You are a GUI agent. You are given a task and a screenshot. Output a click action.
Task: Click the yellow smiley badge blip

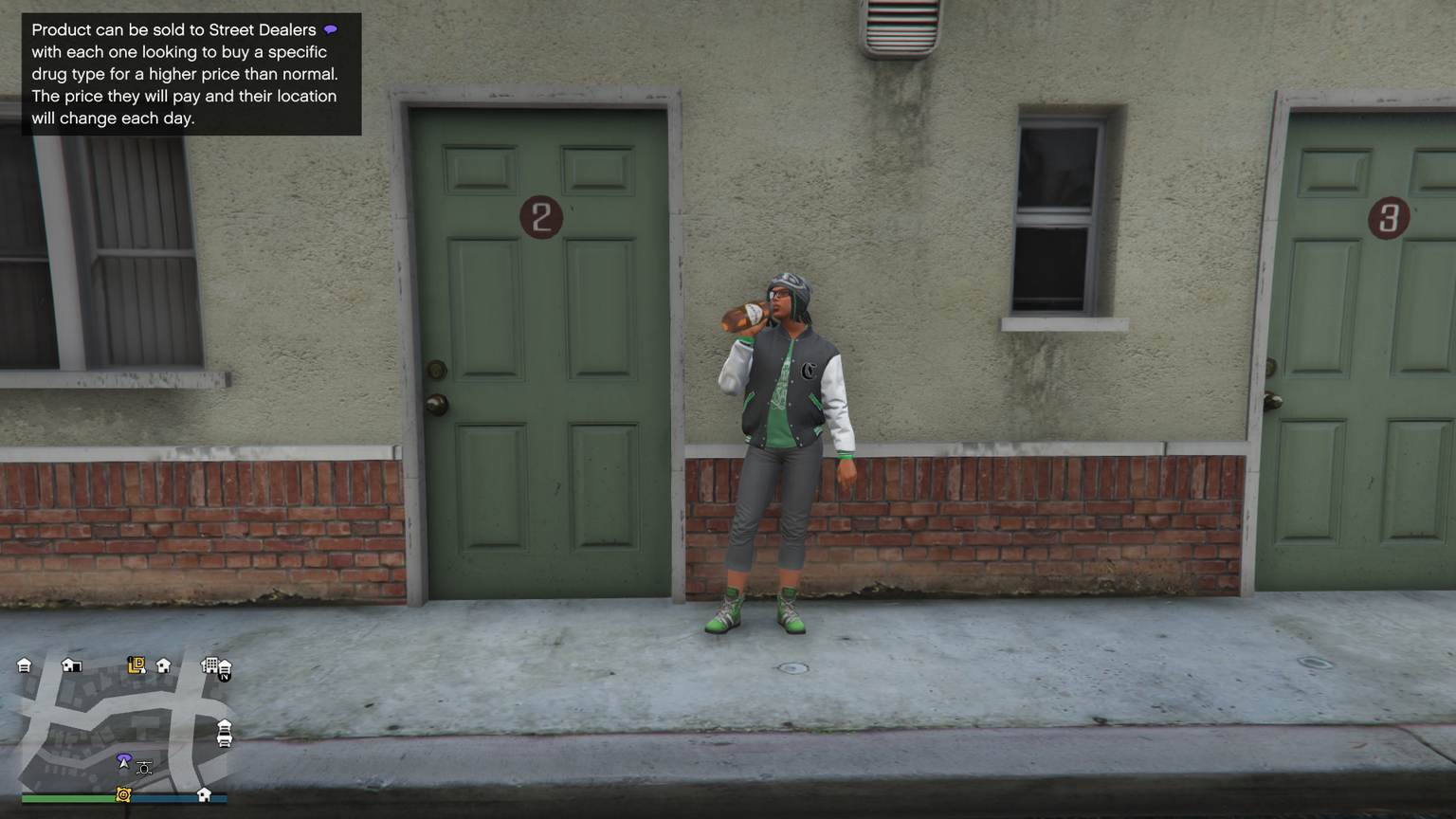pyautogui.click(x=123, y=794)
